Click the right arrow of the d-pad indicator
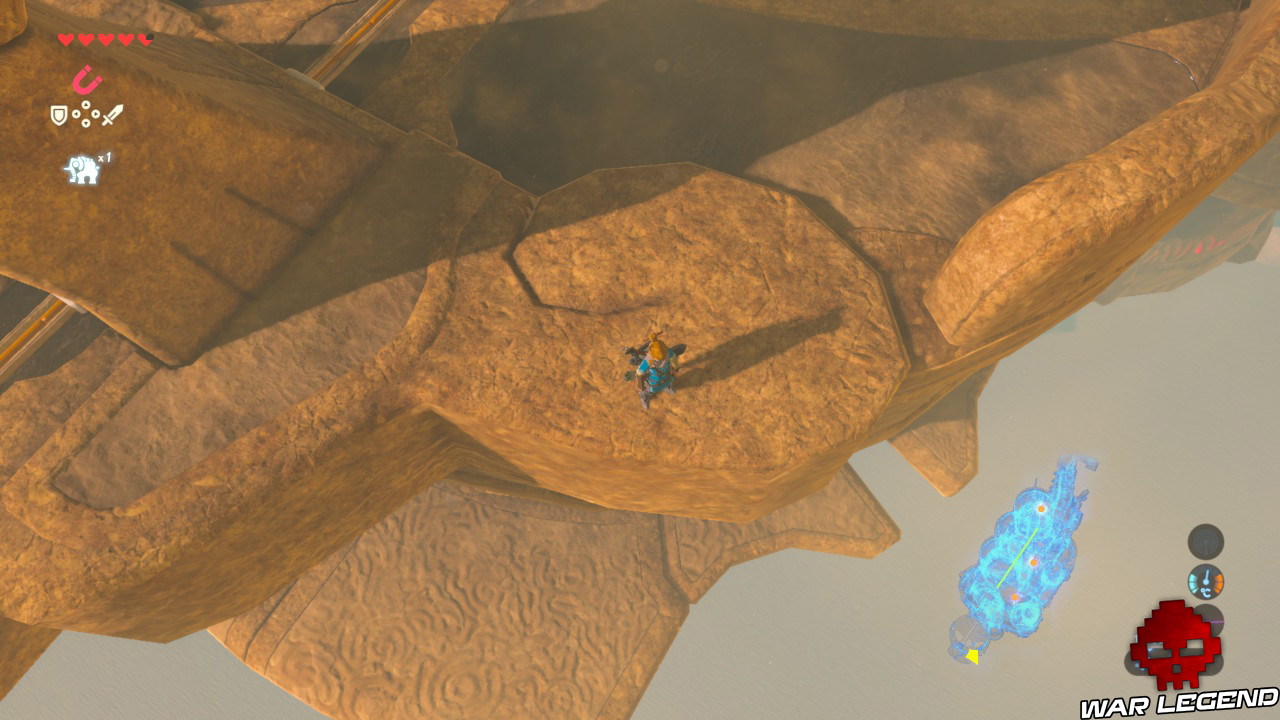This screenshot has height=720, width=1280. click(x=96, y=114)
